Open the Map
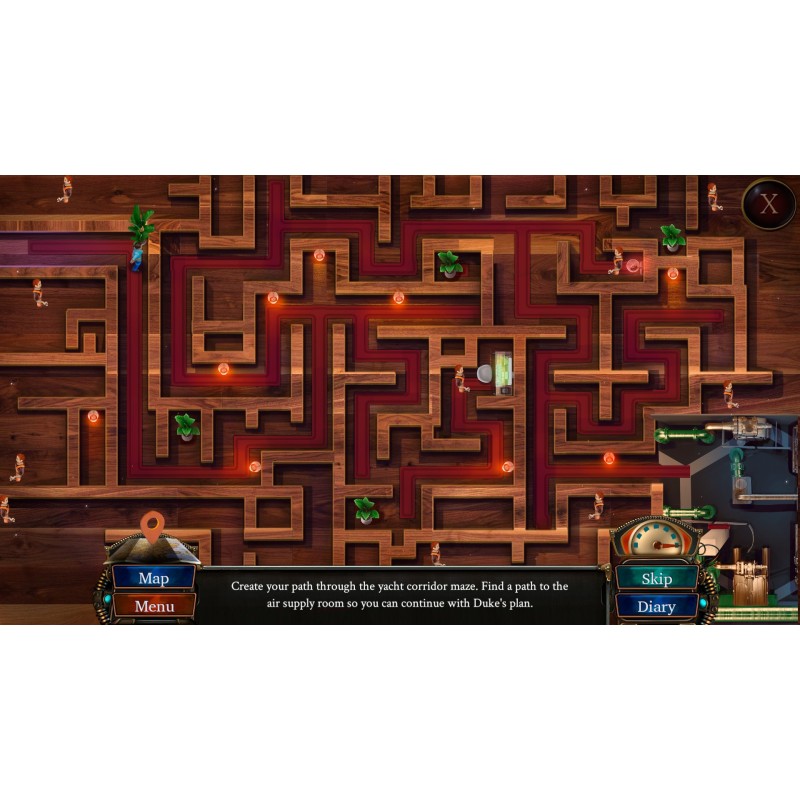The image size is (800, 800). pyautogui.click(x=153, y=578)
